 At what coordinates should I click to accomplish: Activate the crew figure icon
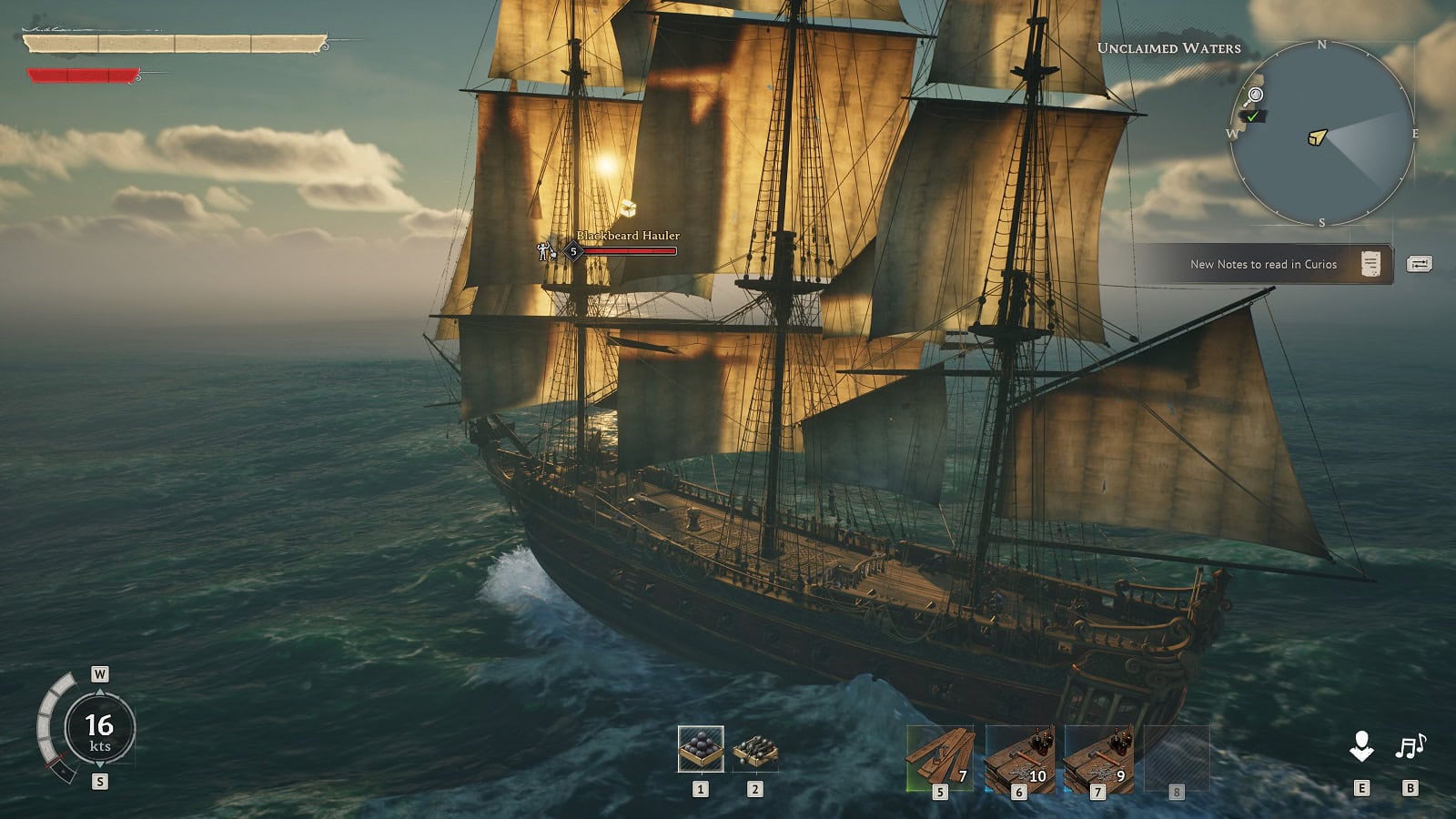click(x=1361, y=747)
